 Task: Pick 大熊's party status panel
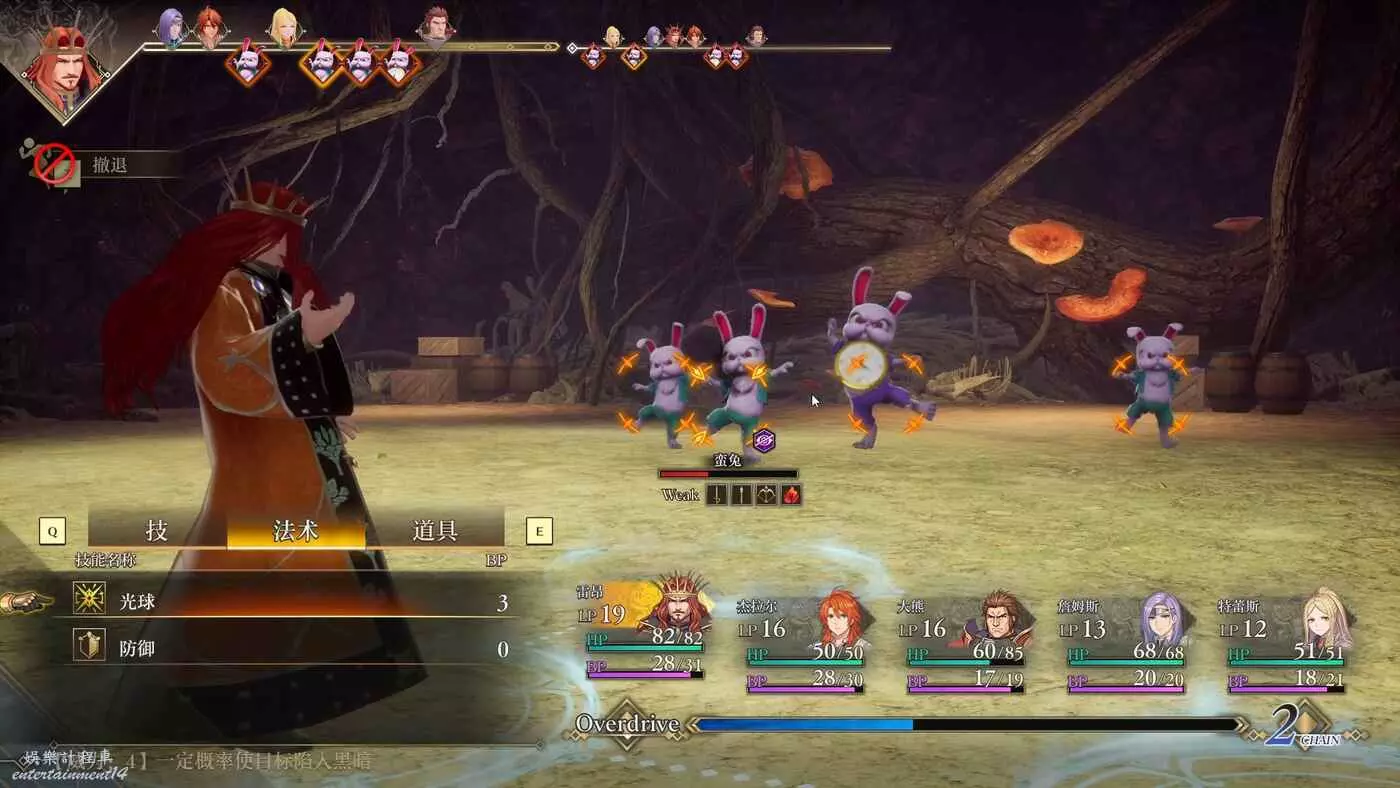965,640
